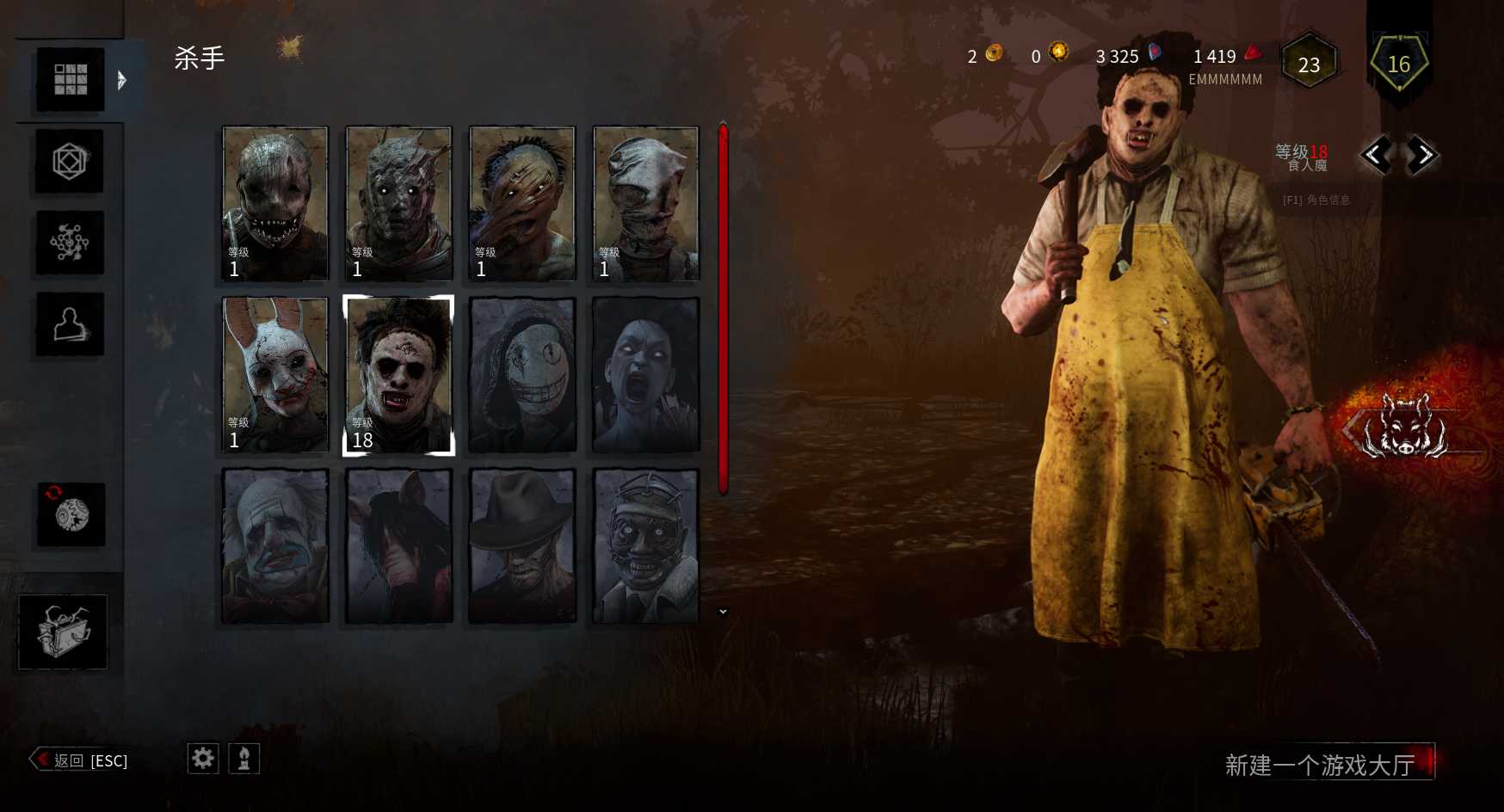Go back with the 返回 button

click(80, 760)
